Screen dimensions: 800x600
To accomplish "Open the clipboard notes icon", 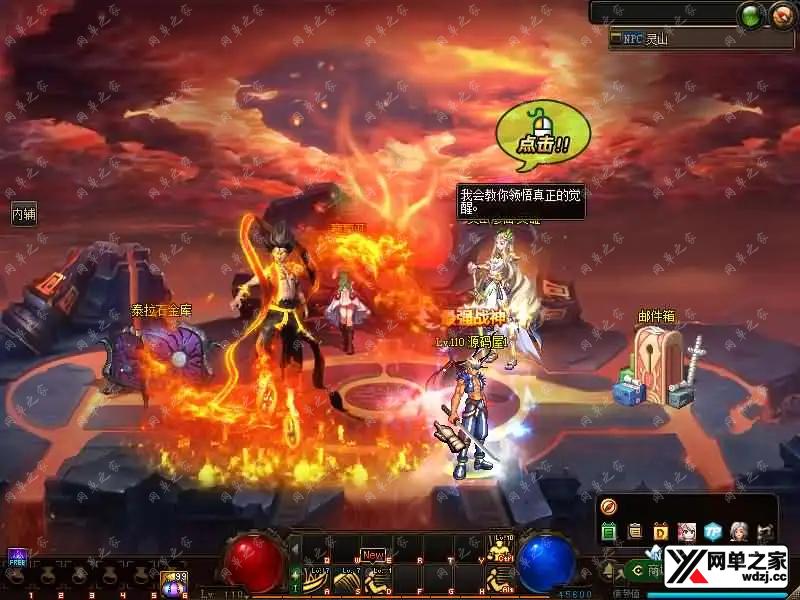I will [x=635, y=531].
